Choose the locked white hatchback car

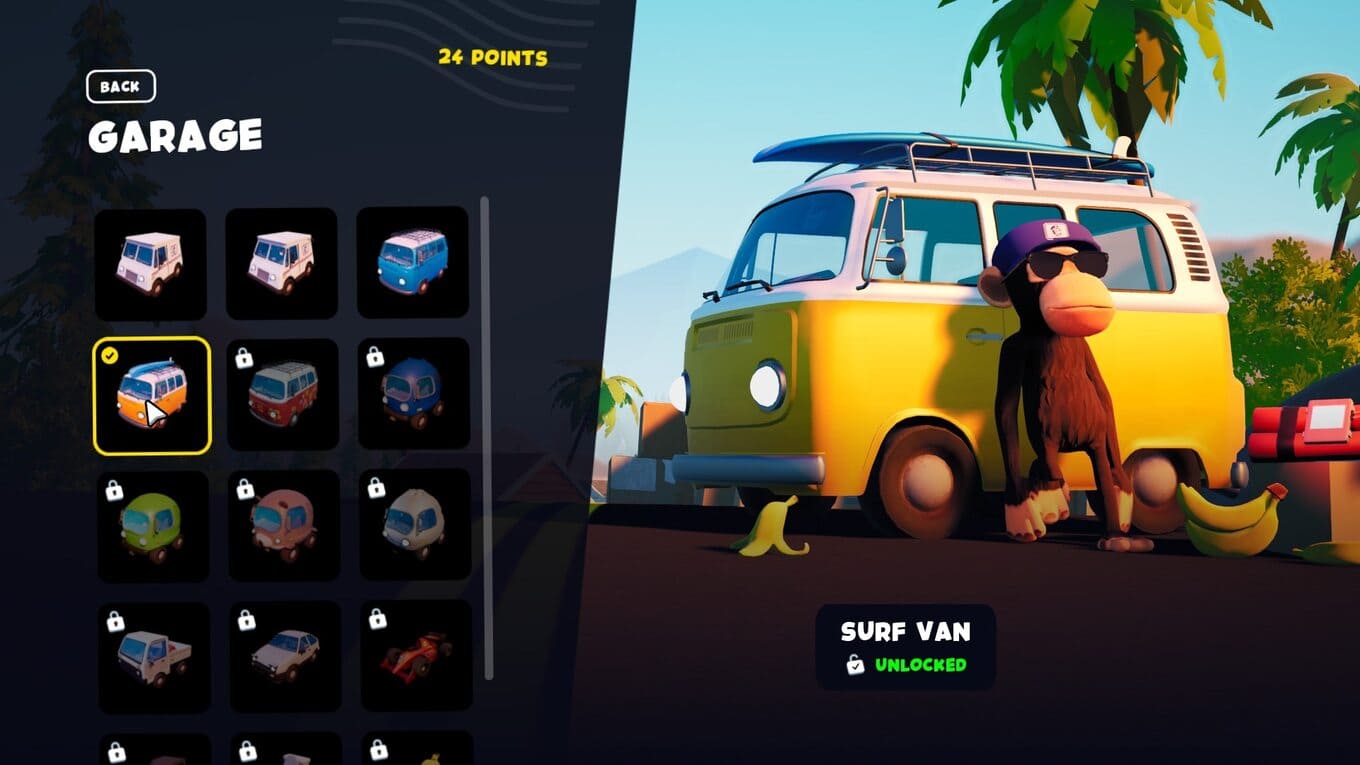(x=285, y=656)
